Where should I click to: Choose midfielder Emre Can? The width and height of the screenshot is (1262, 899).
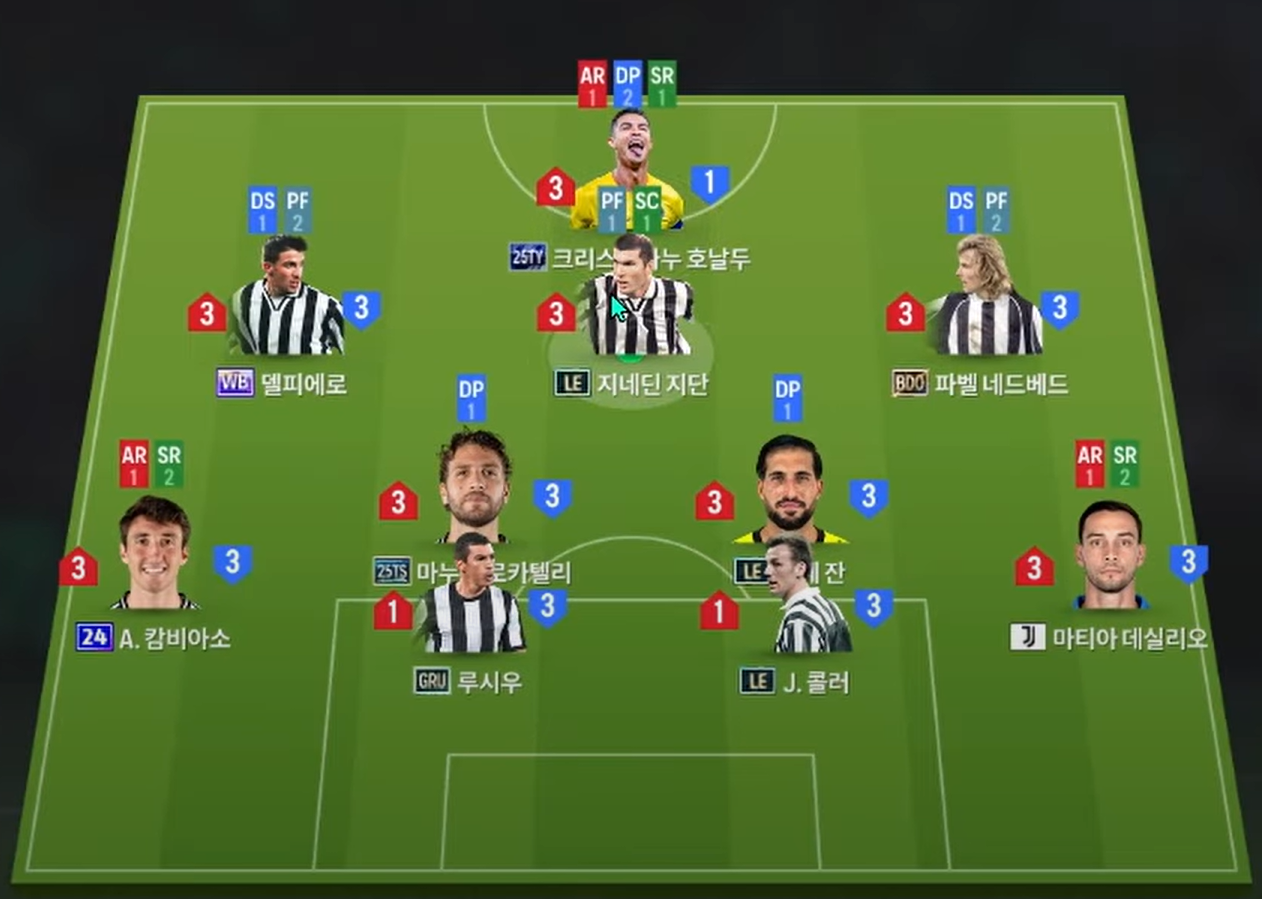pyautogui.click(x=790, y=487)
